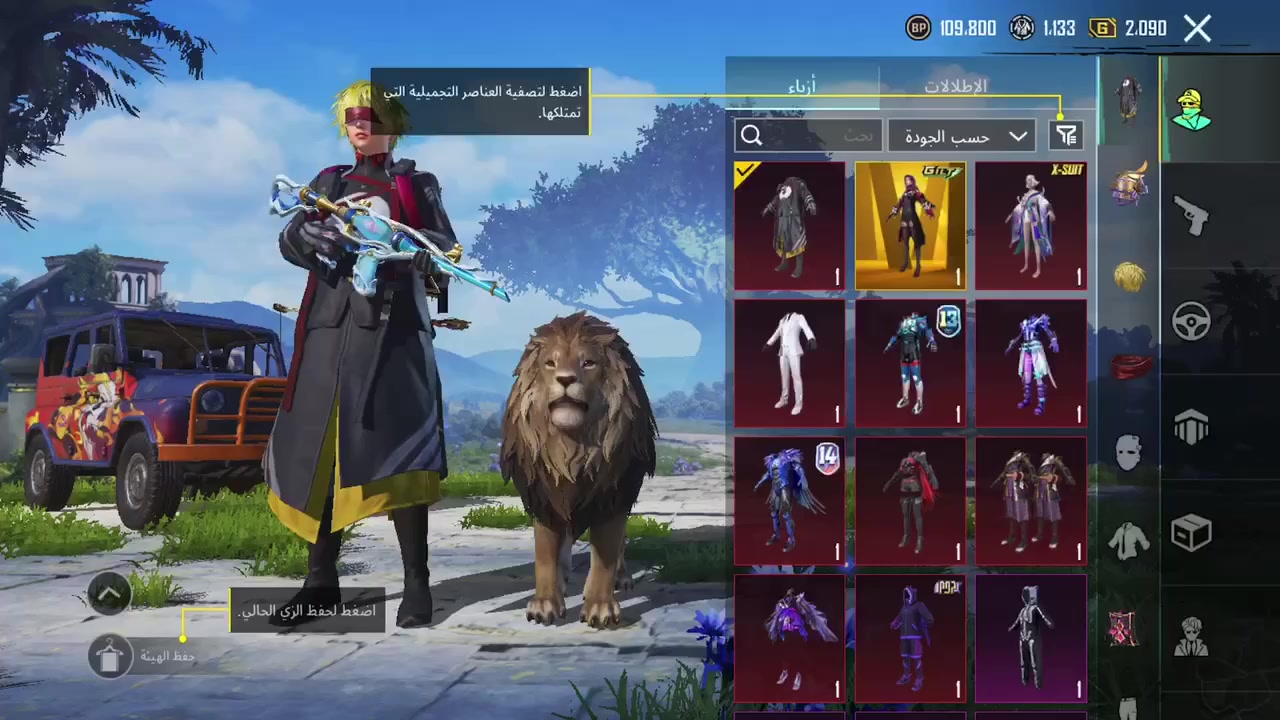Collapse the panel with the chevron arrow
This screenshot has height=720, width=1280.
click(x=109, y=593)
